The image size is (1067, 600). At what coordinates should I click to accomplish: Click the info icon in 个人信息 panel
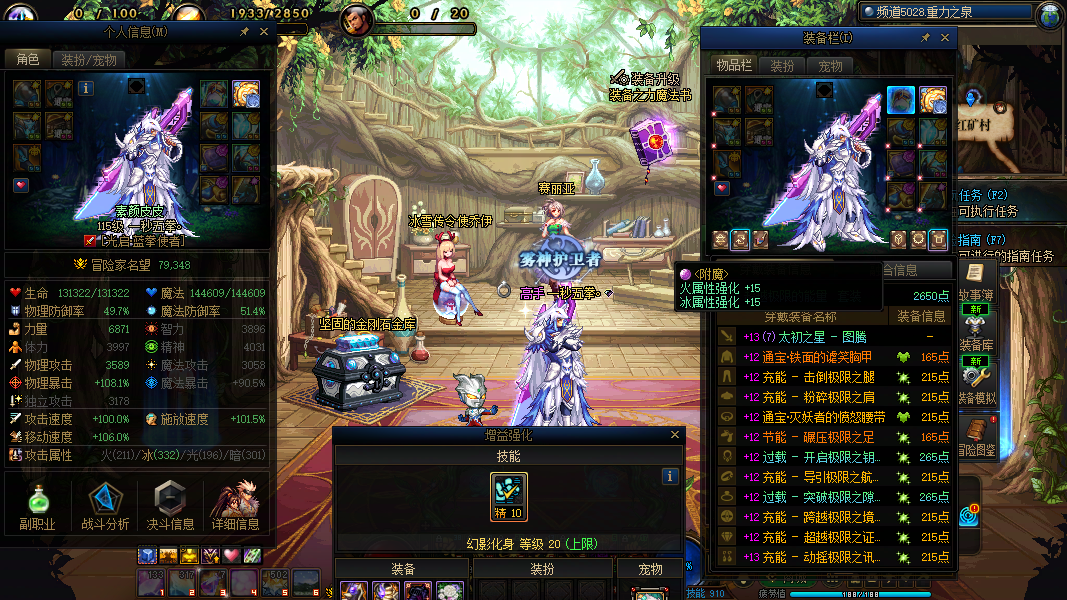[x=86, y=88]
